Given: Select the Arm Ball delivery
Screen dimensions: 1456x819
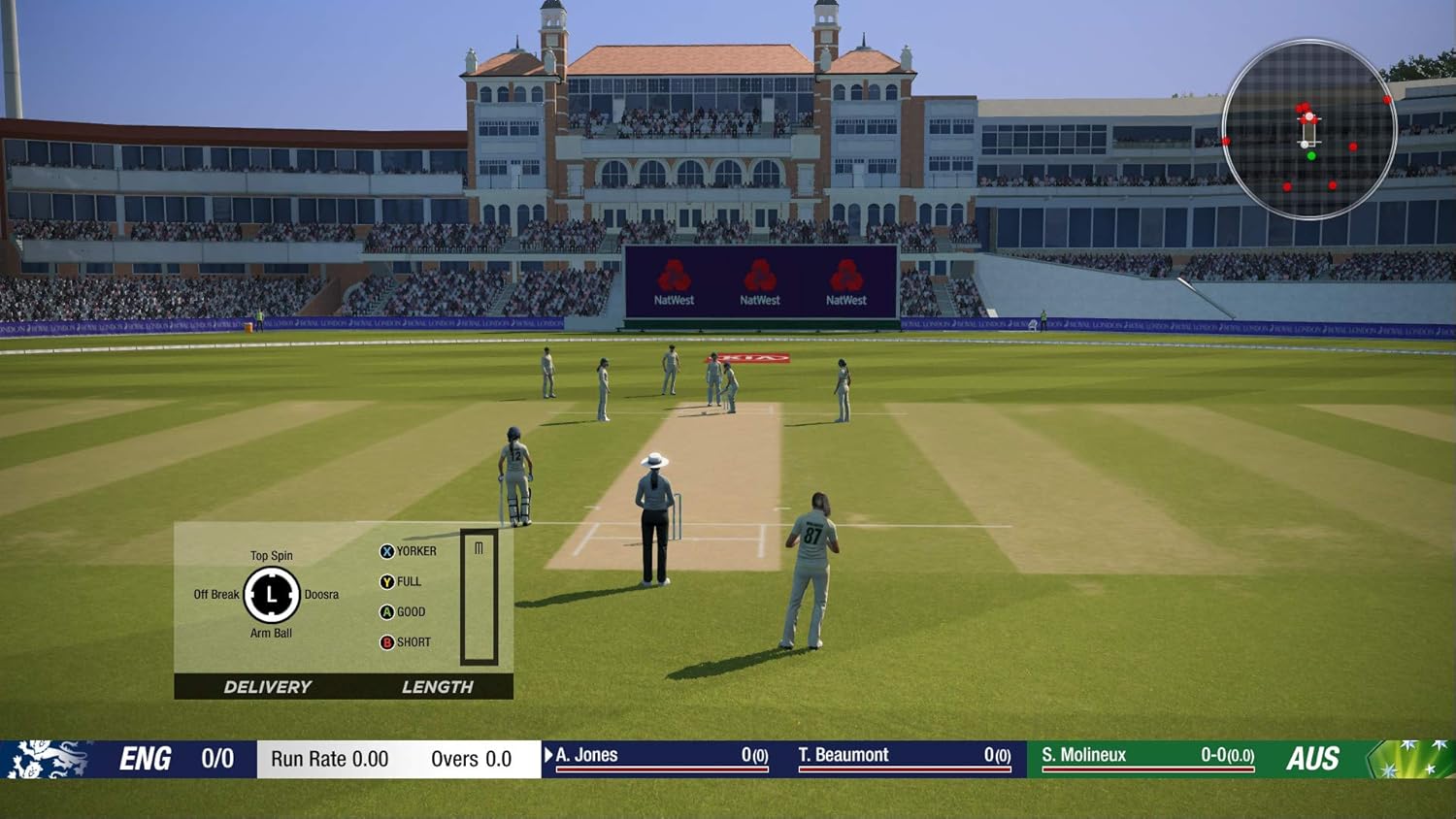Looking at the screenshot, I should tap(271, 634).
